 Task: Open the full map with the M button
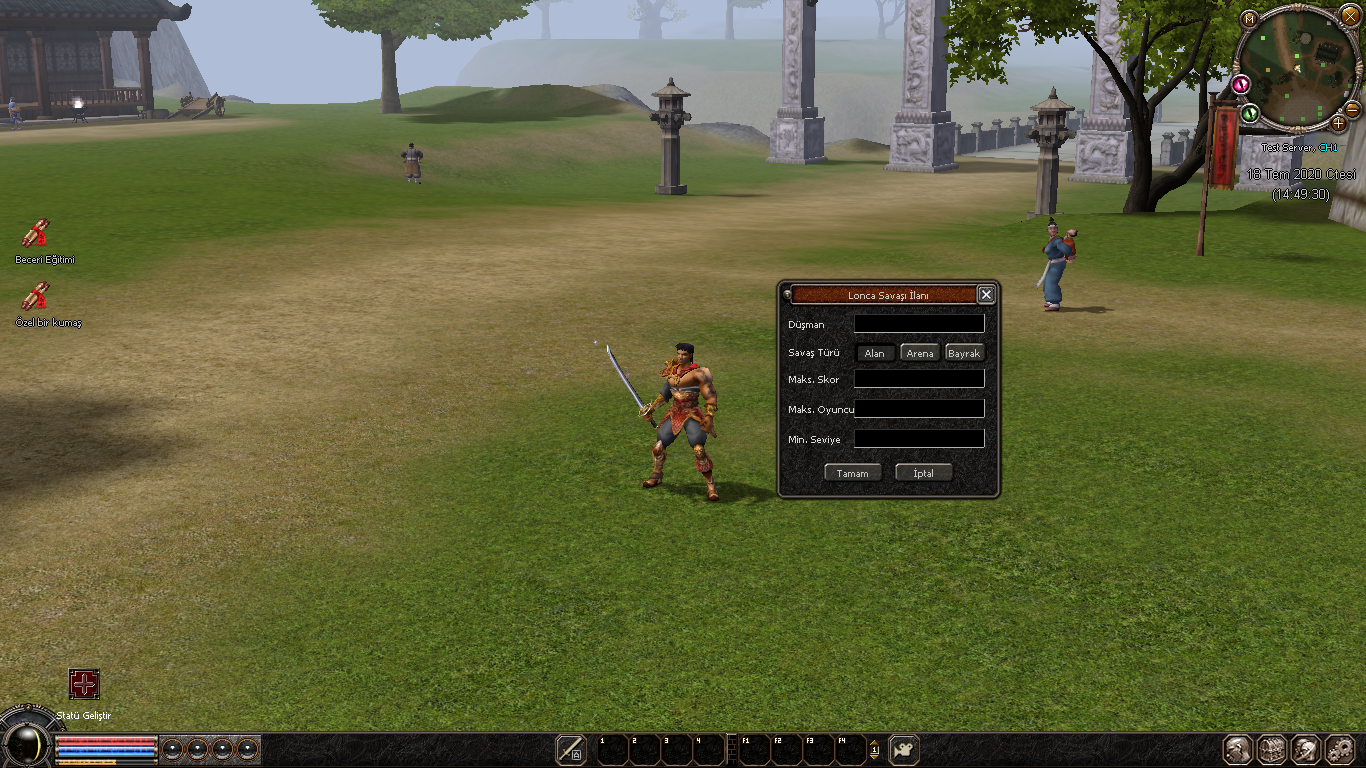point(1249,18)
